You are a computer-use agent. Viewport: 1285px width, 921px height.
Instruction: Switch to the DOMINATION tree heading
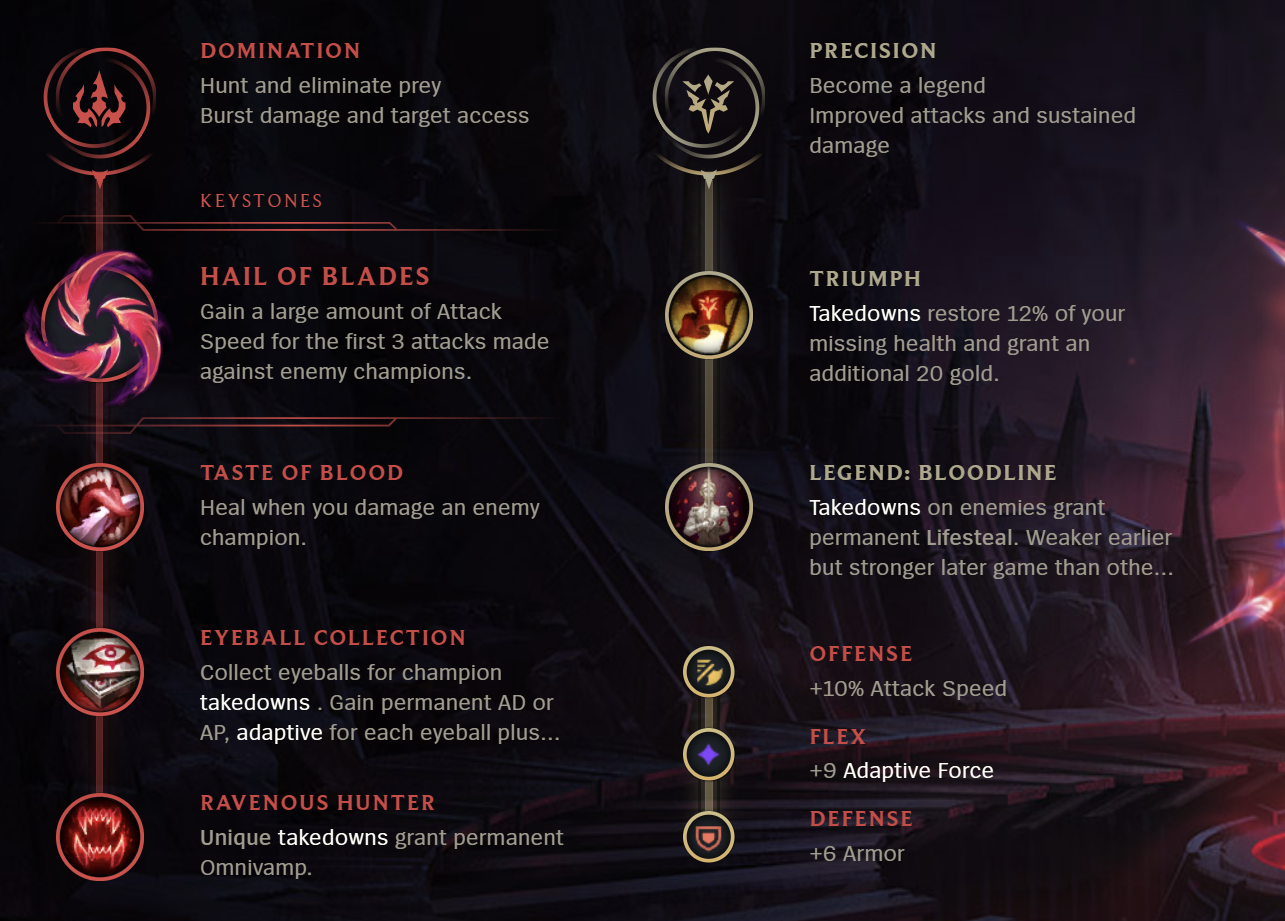pyautogui.click(x=280, y=50)
